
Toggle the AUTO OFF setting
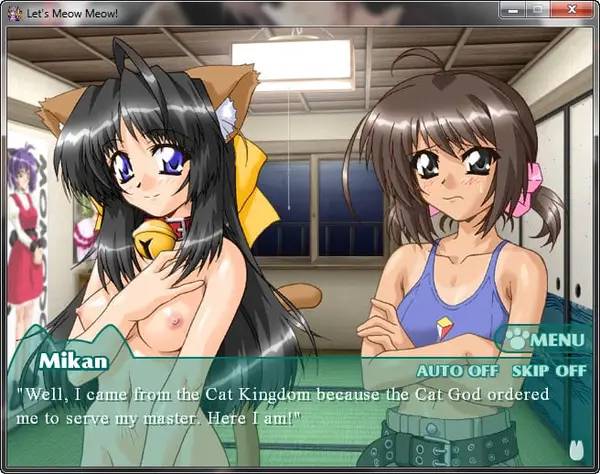(x=457, y=369)
